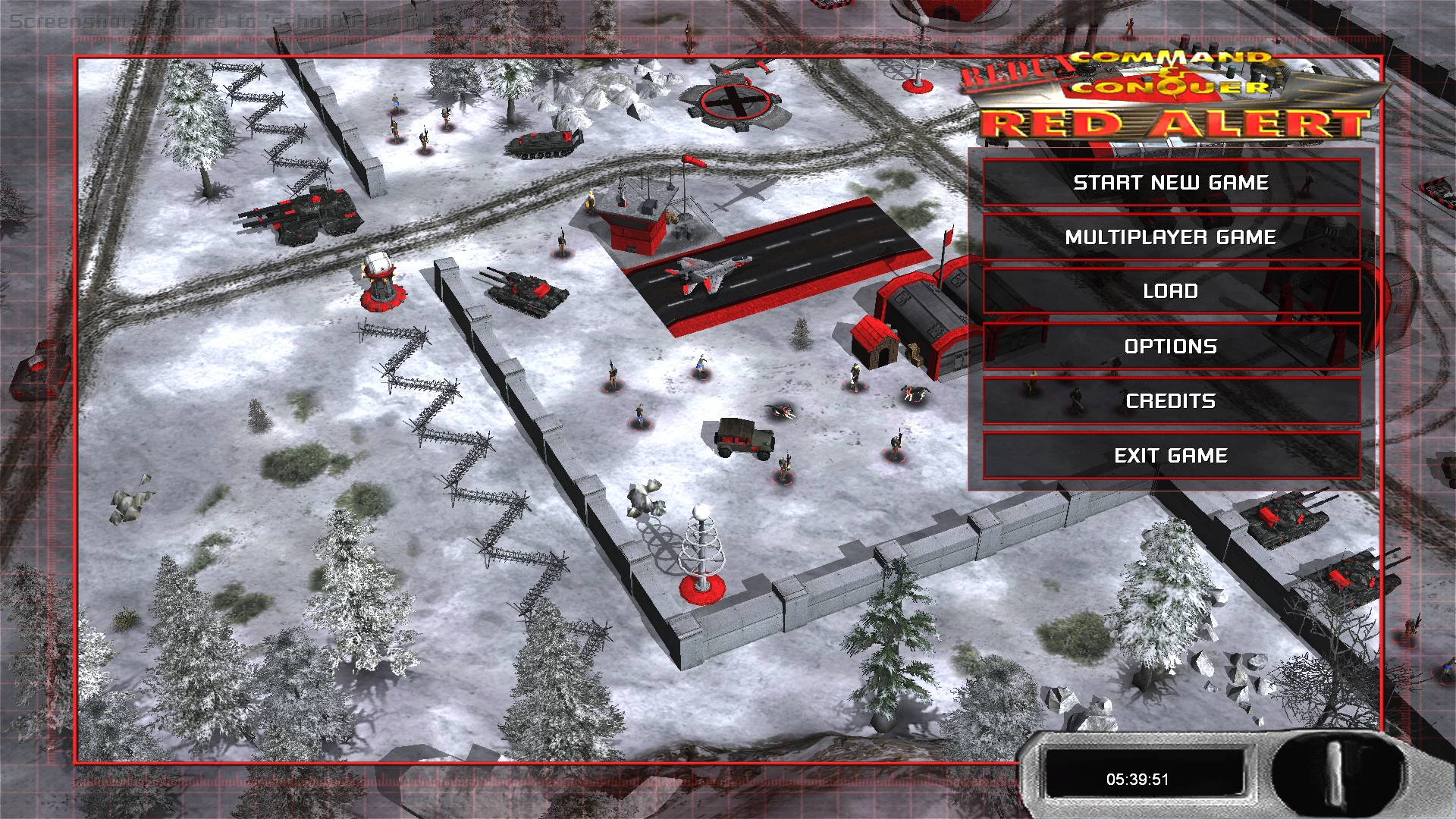This screenshot has height=819, width=1456.
Task: Click Exit Game to quit
Action: pos(1170,455)
